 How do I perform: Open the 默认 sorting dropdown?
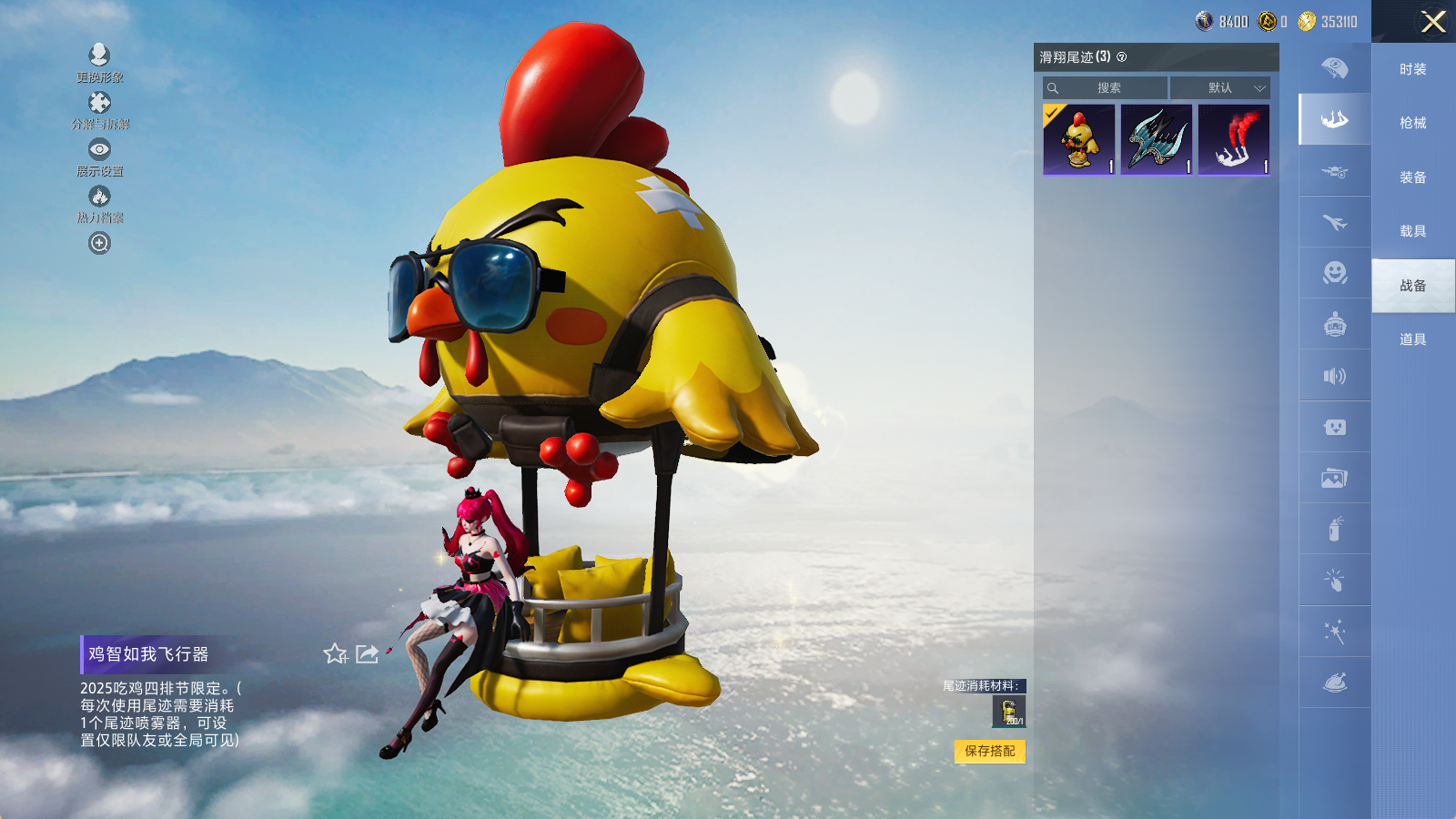tap(1219, 88)
